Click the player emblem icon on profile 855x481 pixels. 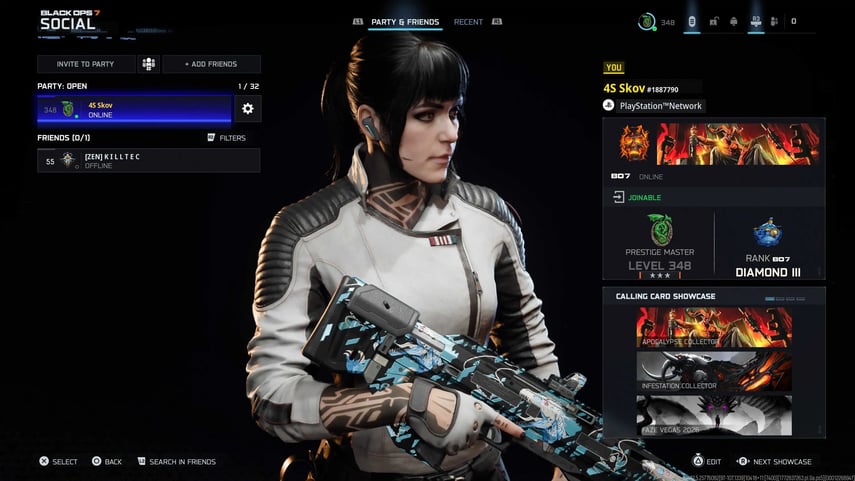(x=630, y=144)
